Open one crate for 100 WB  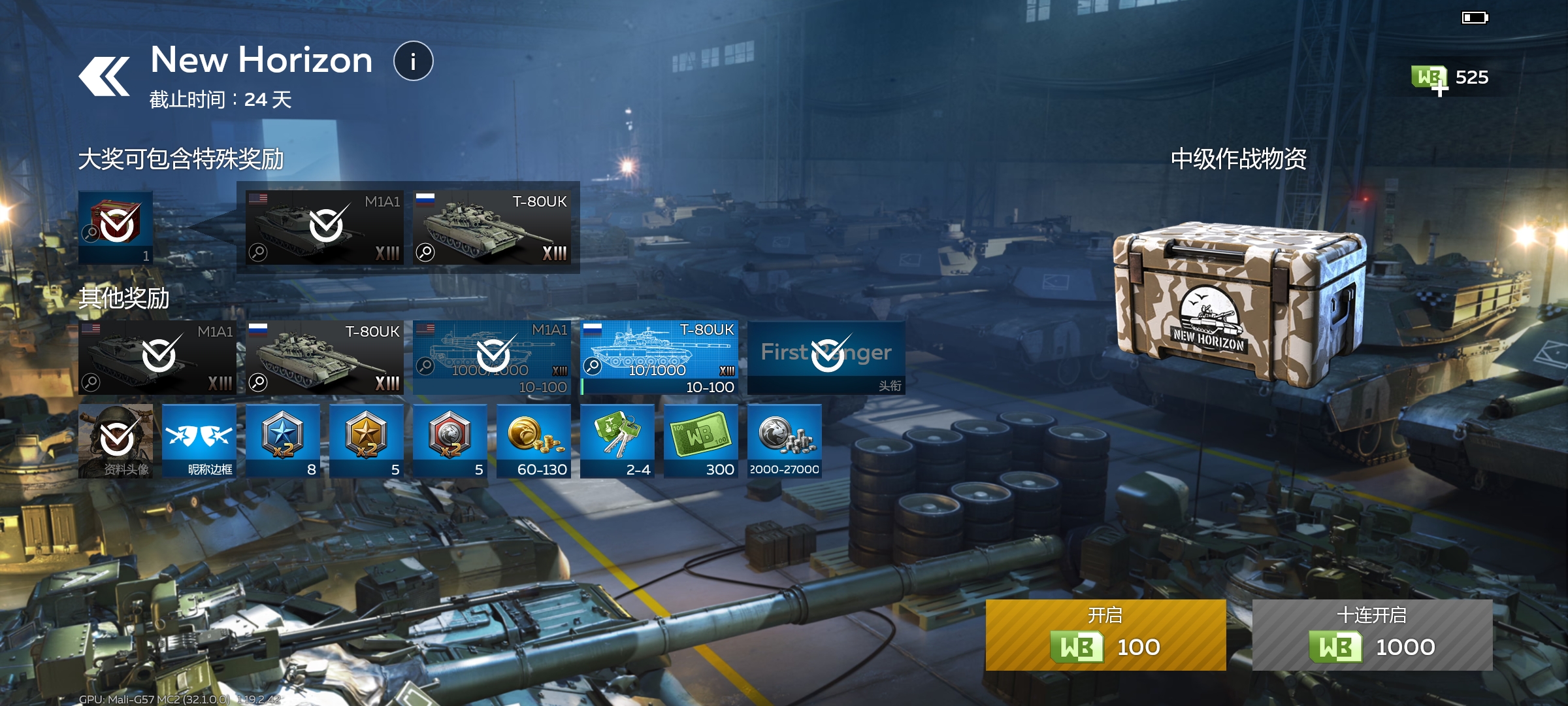click(x=1105, y=635)
